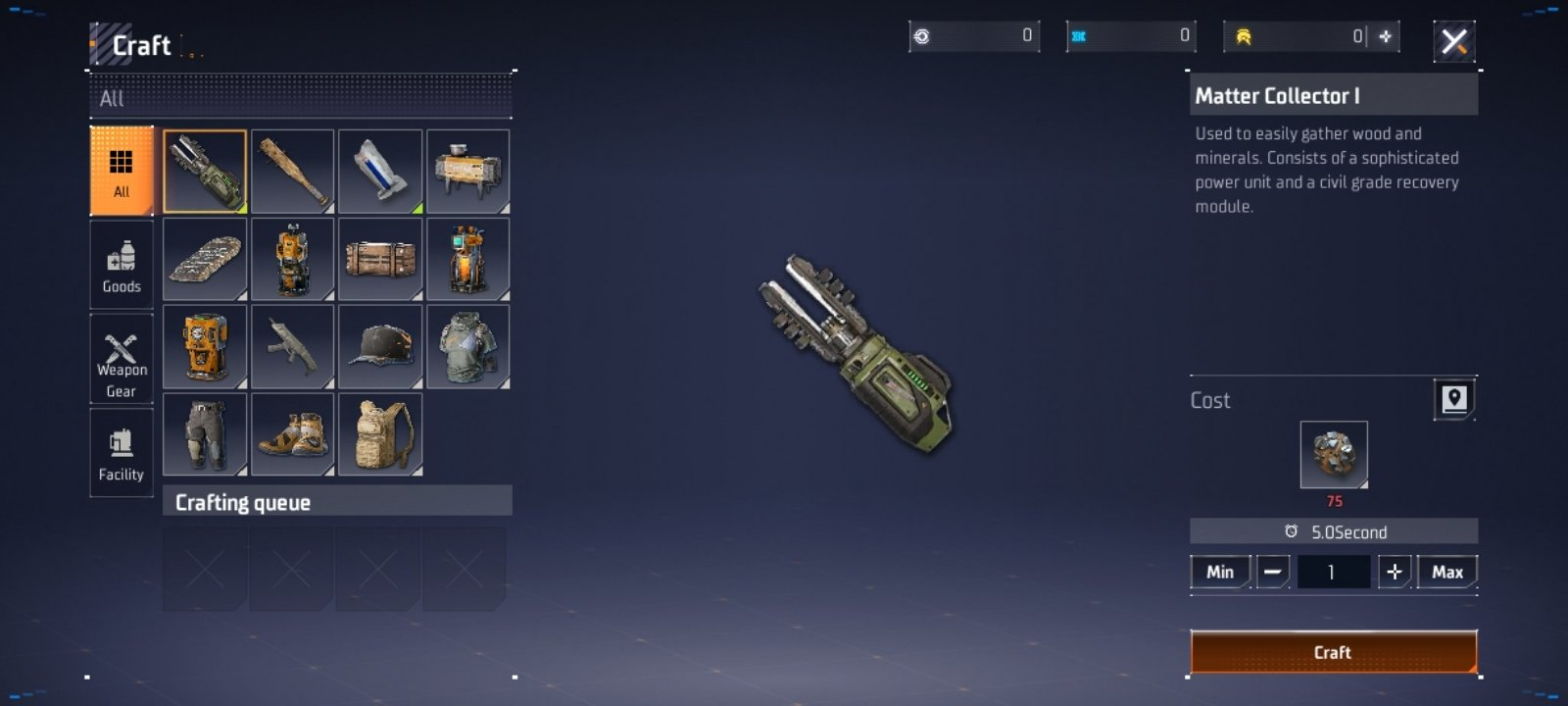
Task: Choose the baseball bat recipe
Action: coord(292,172)
